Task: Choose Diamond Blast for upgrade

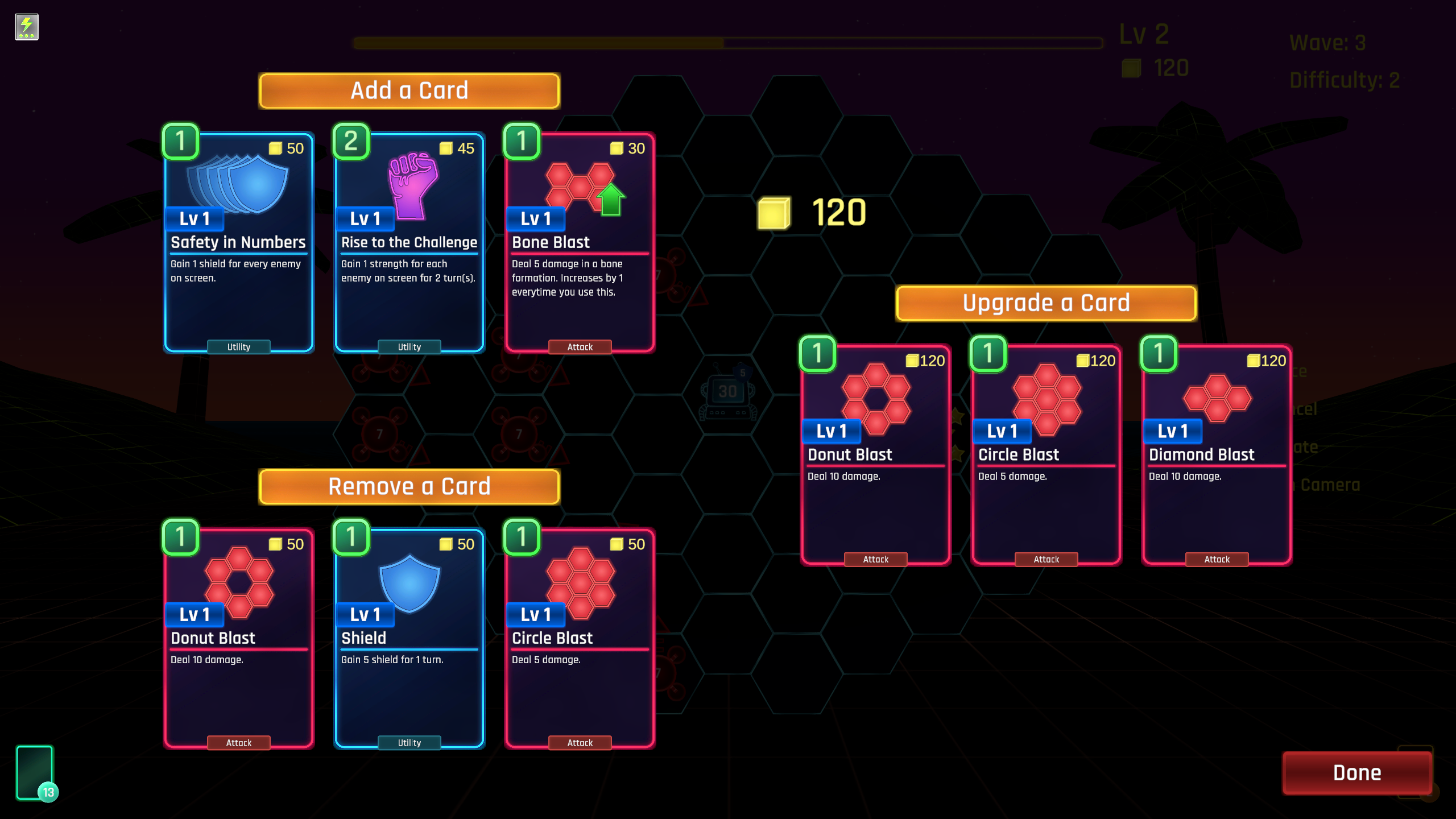Action: click(x=1215, y=455)
